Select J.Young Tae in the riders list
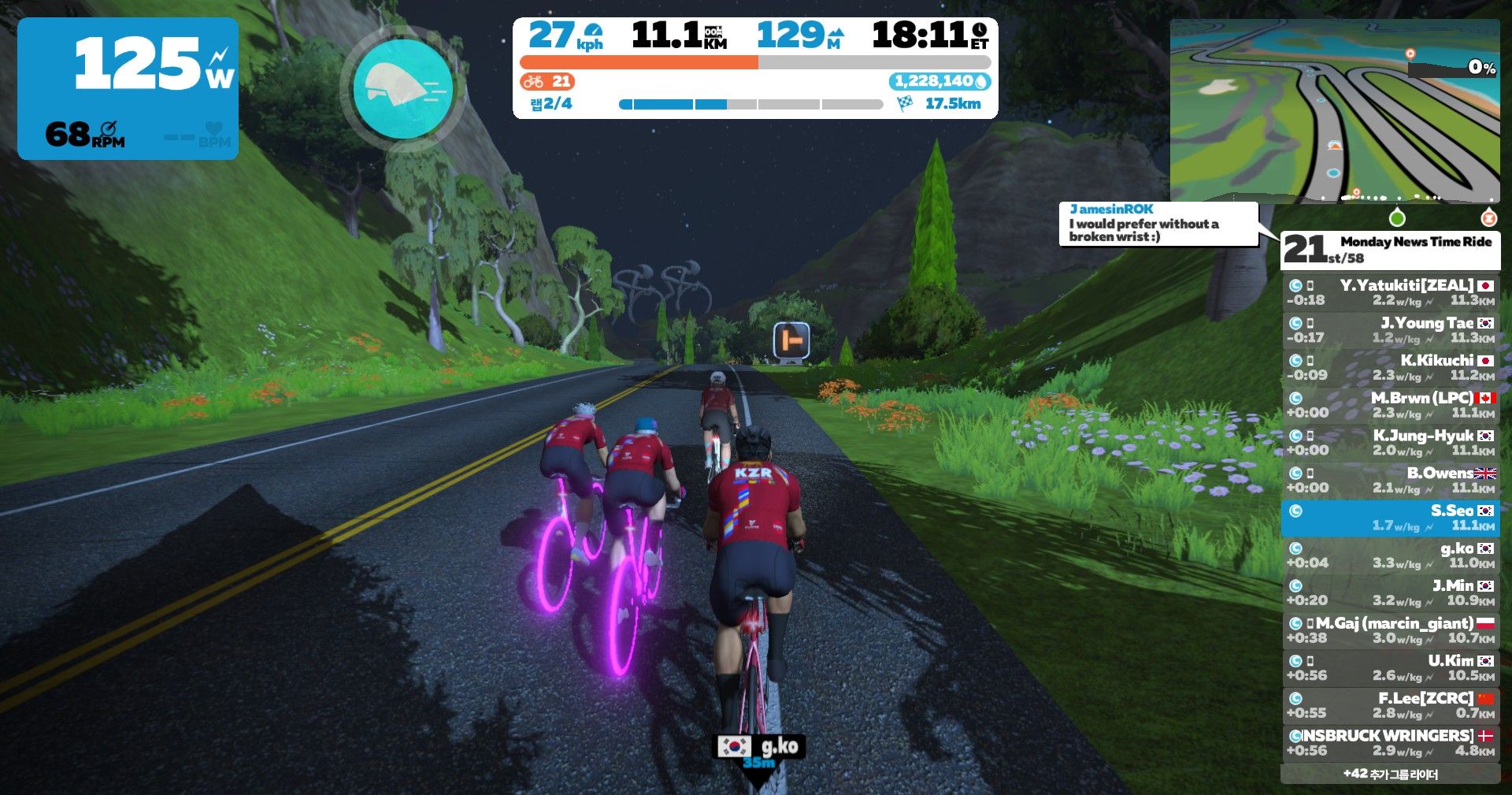Screen dimensions: 1512x795 (1390, 330)
